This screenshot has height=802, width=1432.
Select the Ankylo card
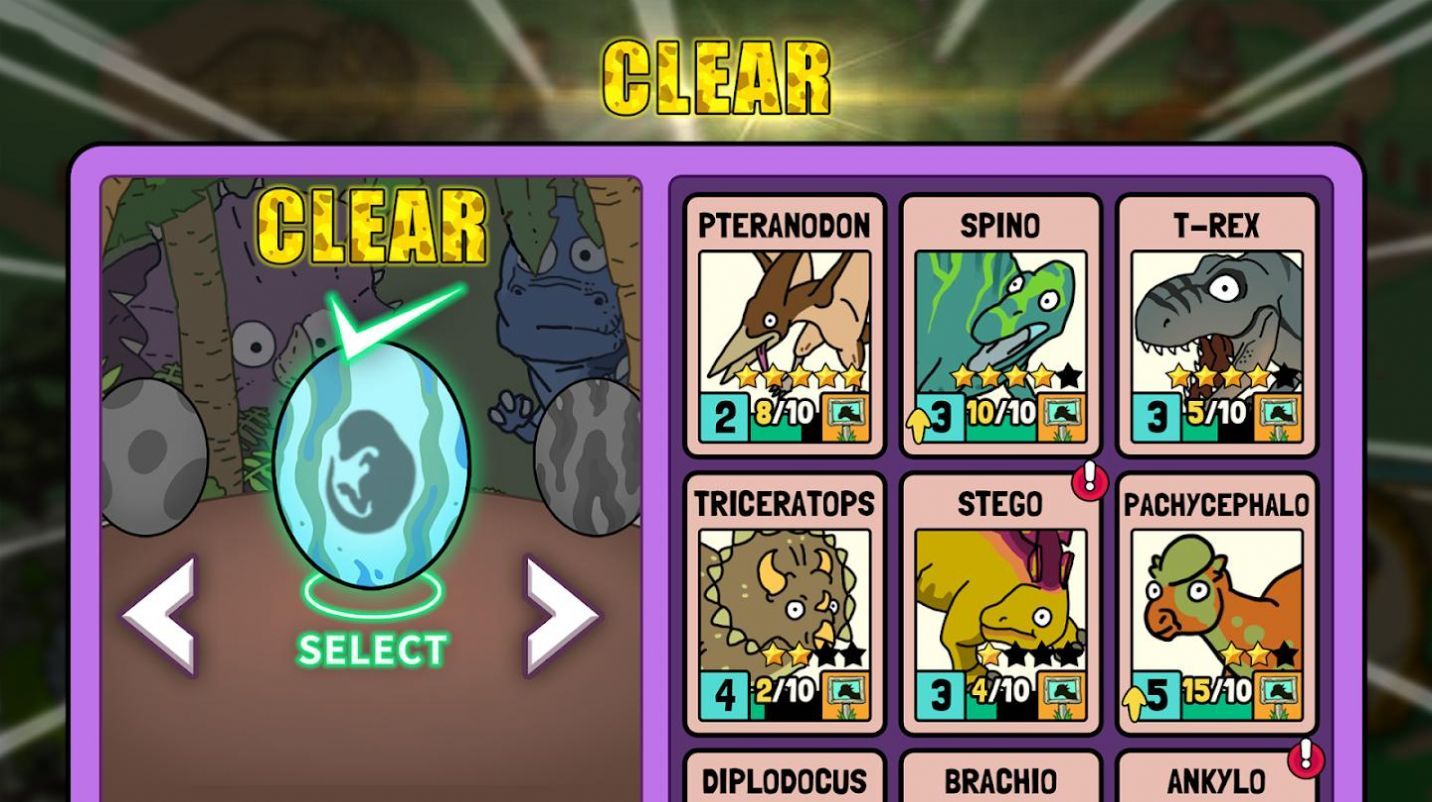(1216, 779)
